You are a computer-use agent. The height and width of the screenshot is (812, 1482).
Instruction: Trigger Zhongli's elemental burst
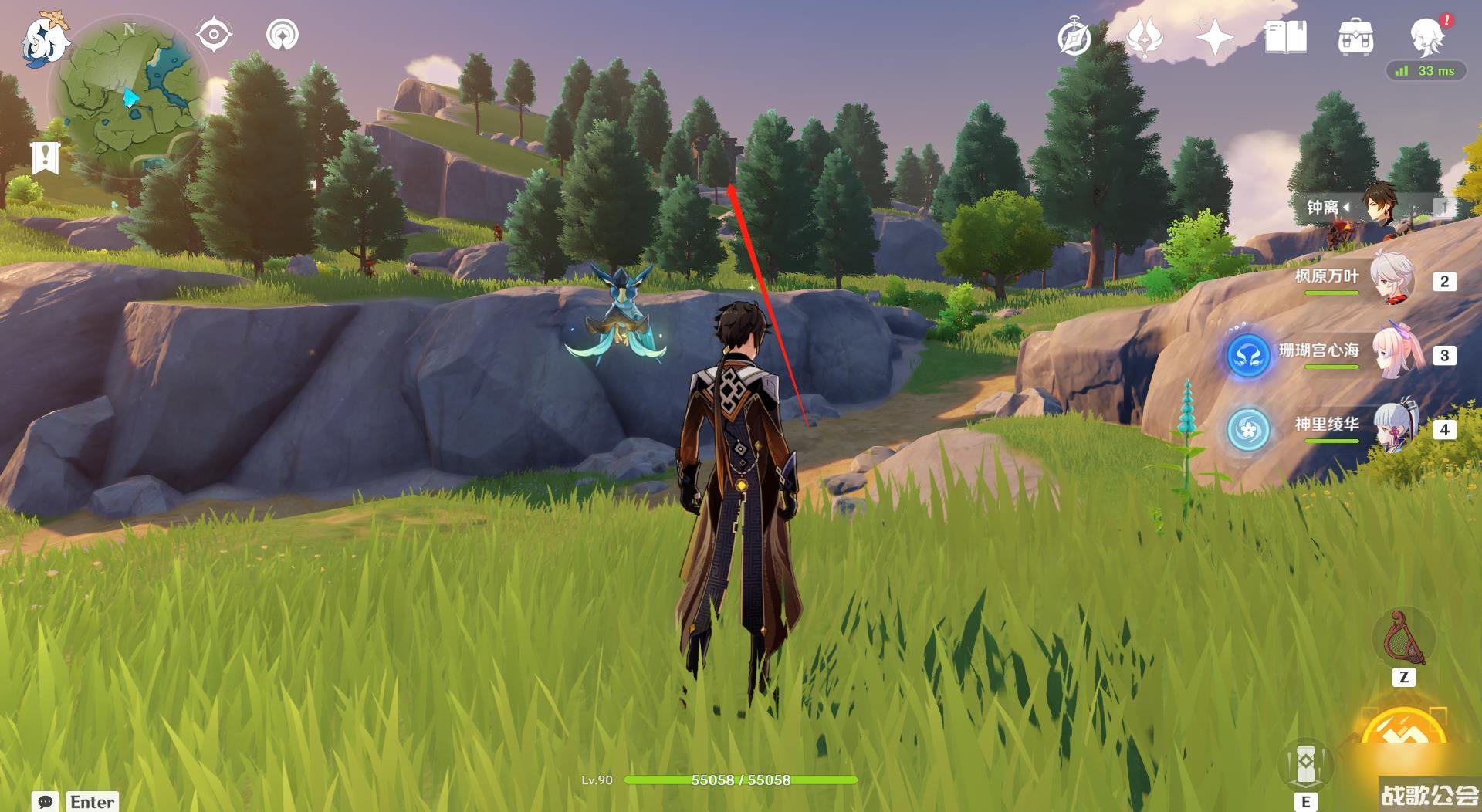pos(1403,733)
